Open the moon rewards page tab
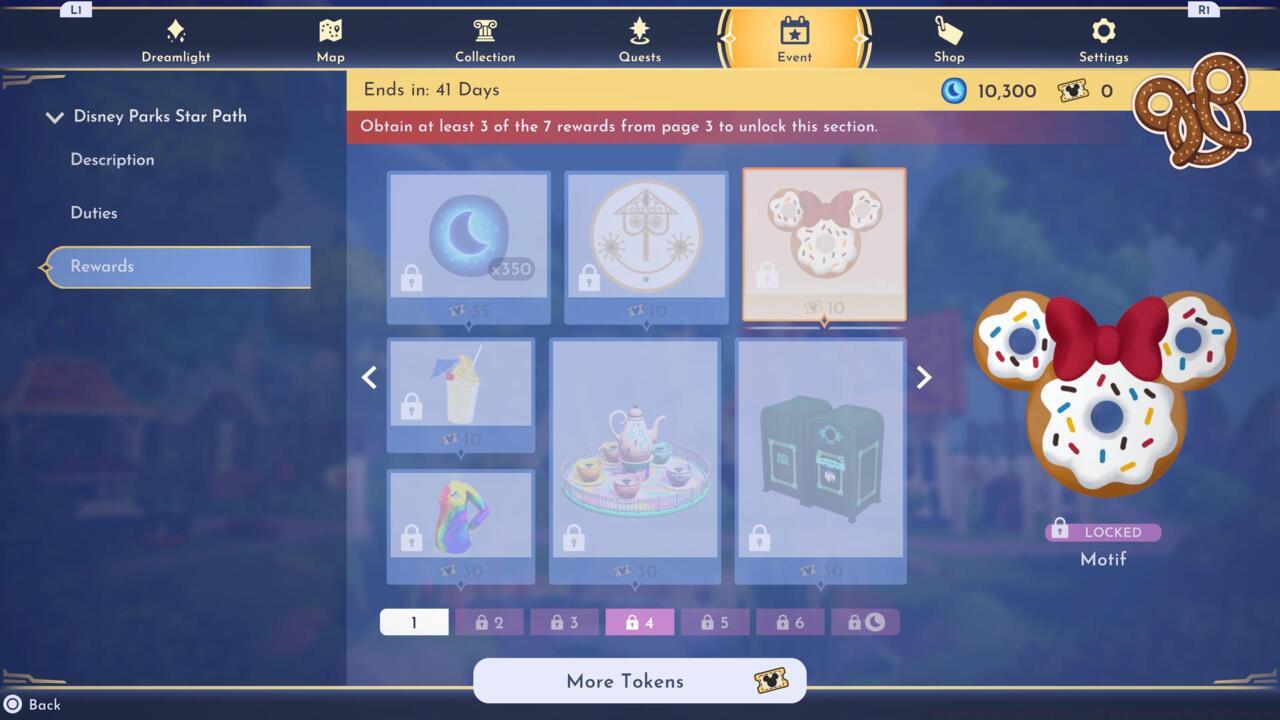The height and width of the screenshot is (720, 1280). click(x=866, y=621)
